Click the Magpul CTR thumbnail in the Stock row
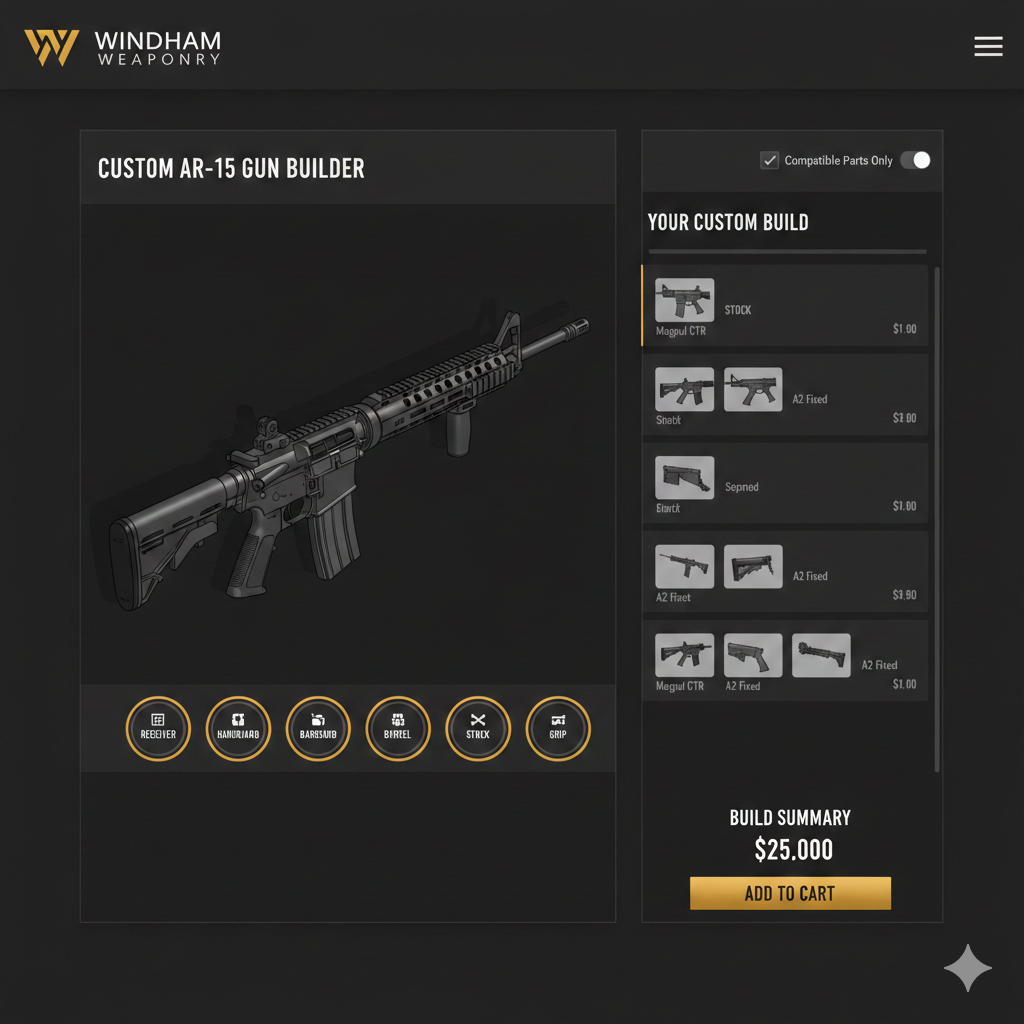Screen dimensions: 1024x1024 click(684, 299)
